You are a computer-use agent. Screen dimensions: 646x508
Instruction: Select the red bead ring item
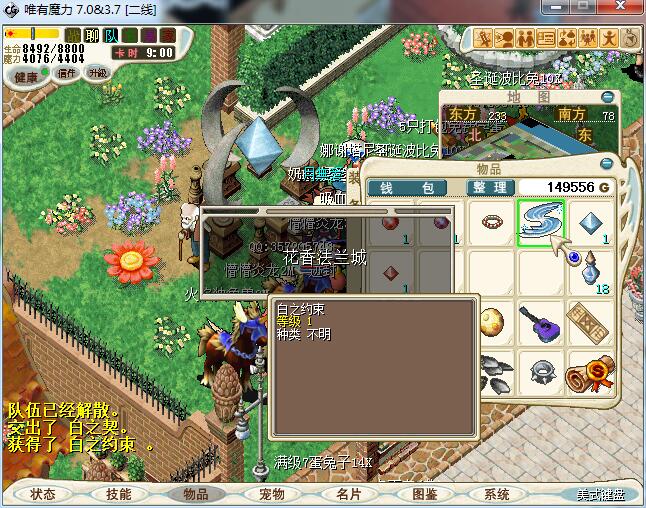click(x=492, y=220)
